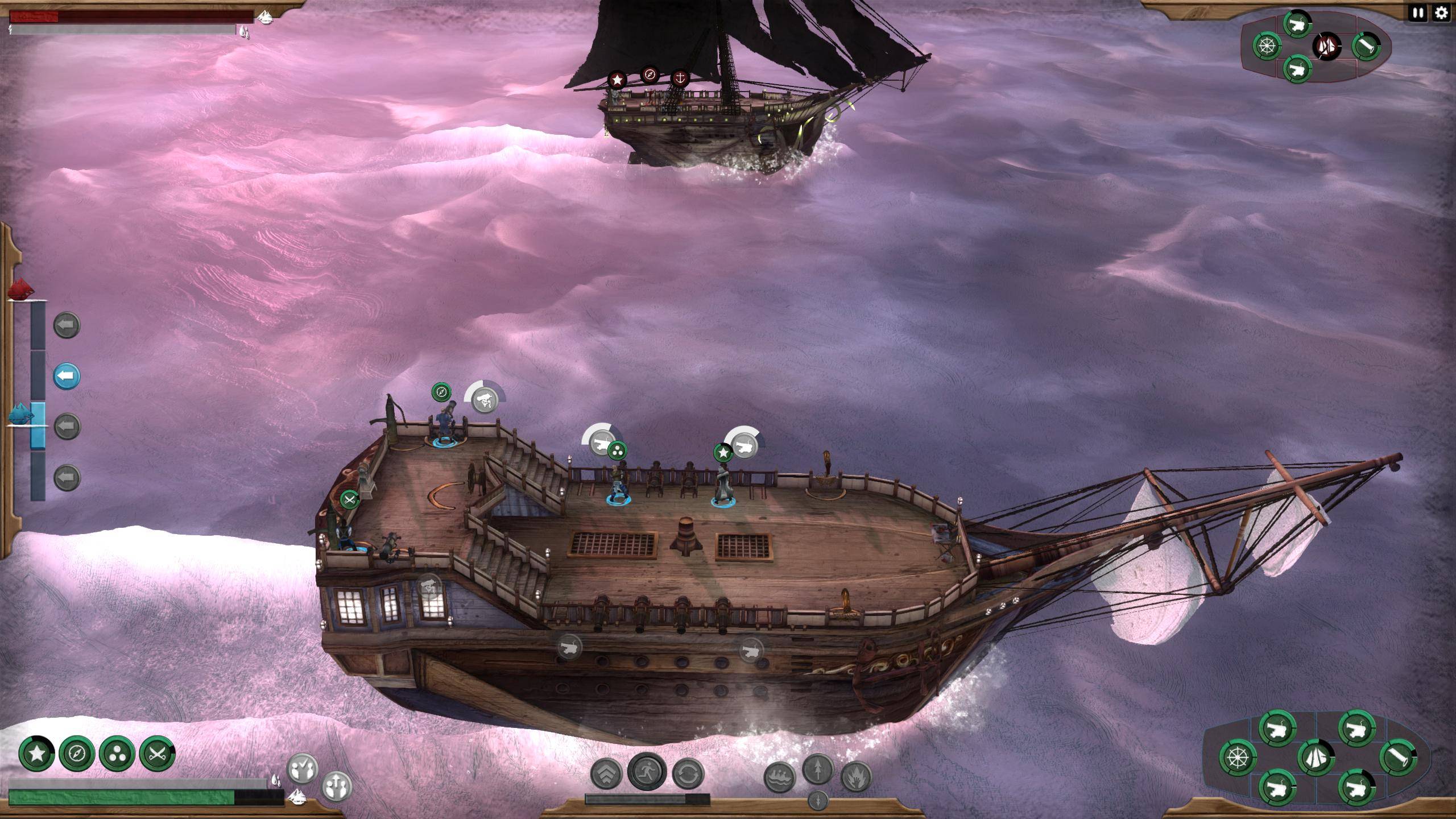Select the crossed swords crew icon

[x=157, y=754]
